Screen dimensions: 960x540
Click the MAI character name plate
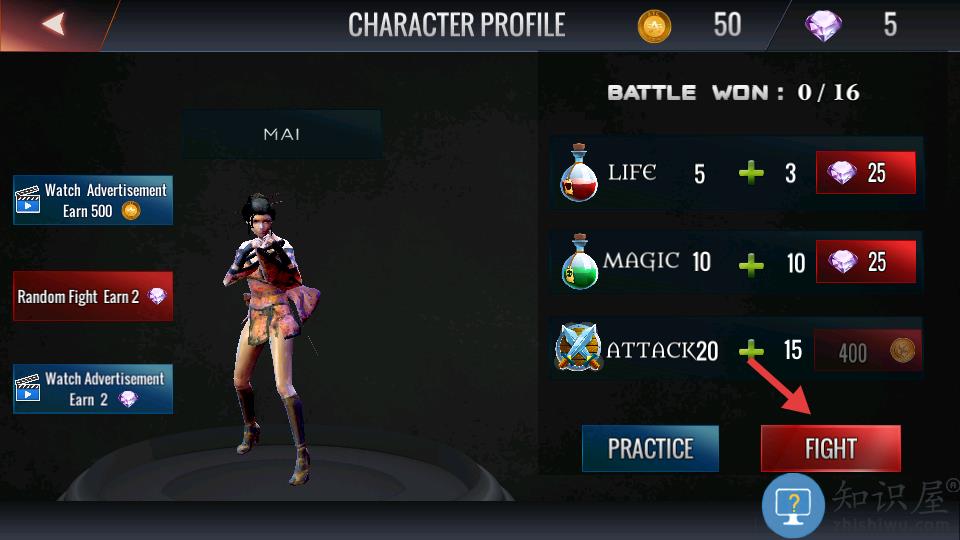281,134
